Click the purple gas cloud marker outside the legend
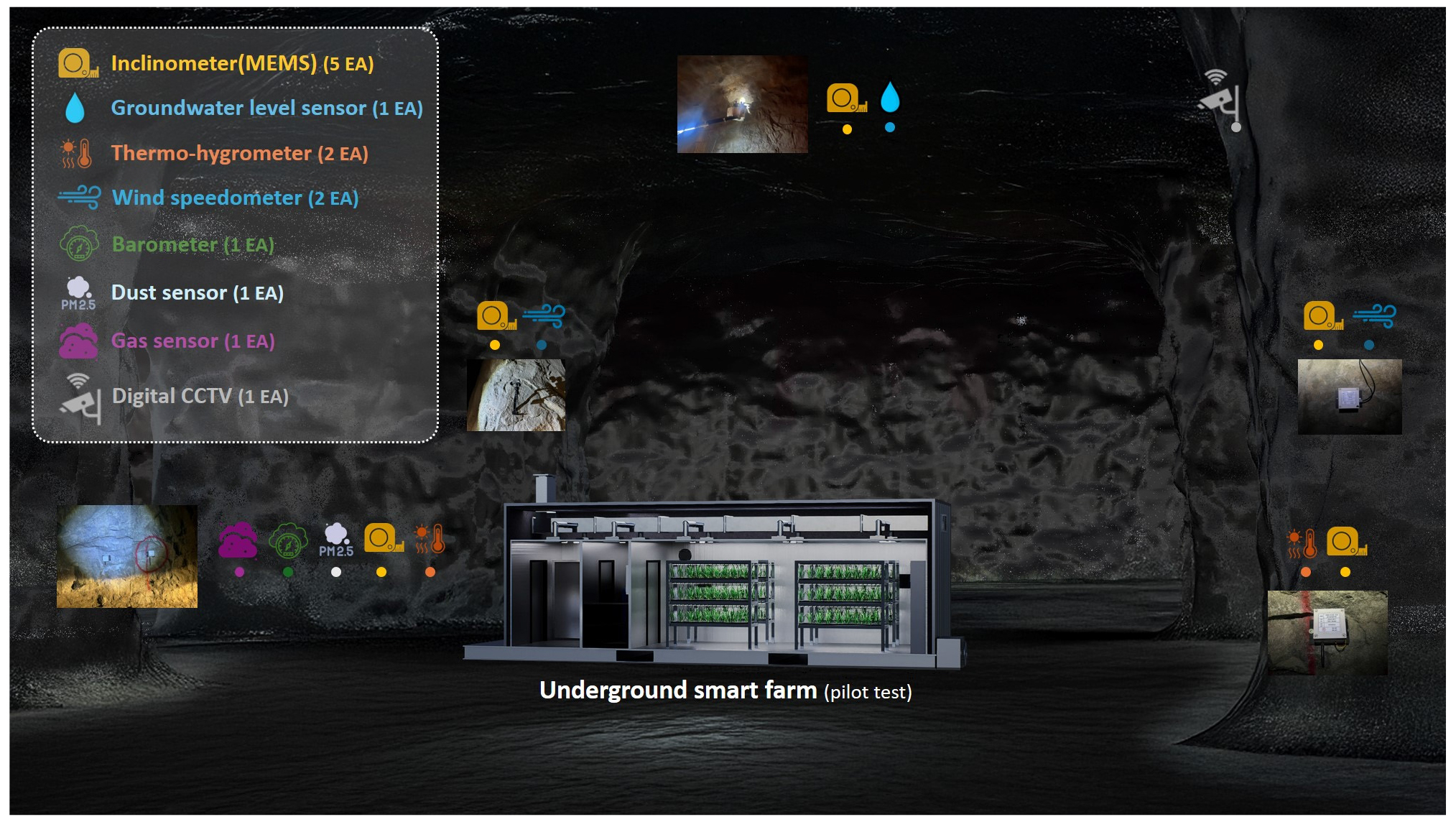The height and width of the screenshot is (822, 1456). (238, 540)
